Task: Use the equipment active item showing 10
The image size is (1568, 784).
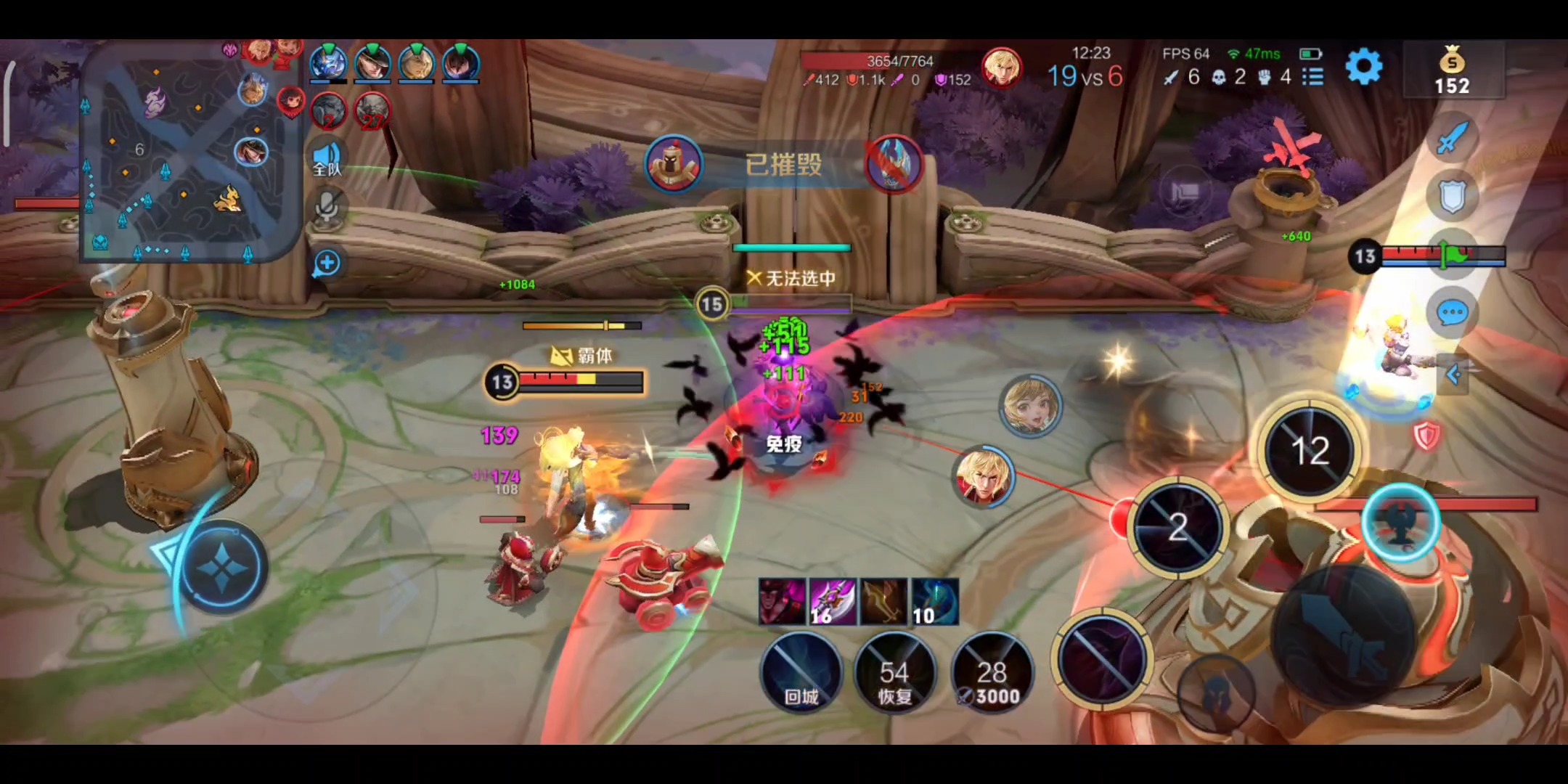Action: tap(934, 602)
